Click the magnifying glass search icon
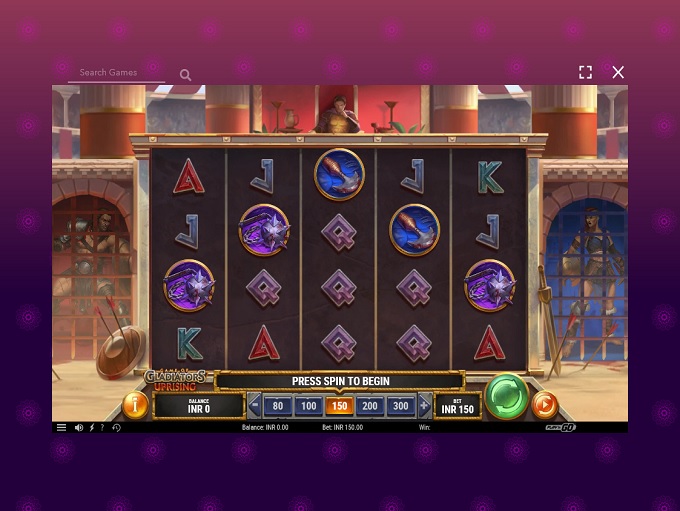Viewport: 680px width, 511px height. tap(185, 75)
